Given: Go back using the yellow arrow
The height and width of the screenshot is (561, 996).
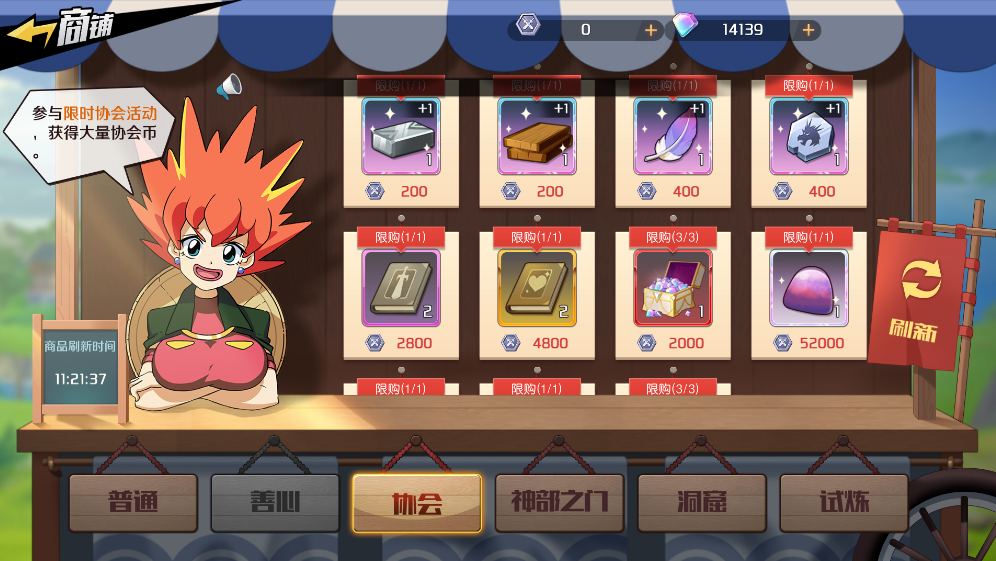Looking at the screenshot, I should pyautogui.click(x=32, y=32).
